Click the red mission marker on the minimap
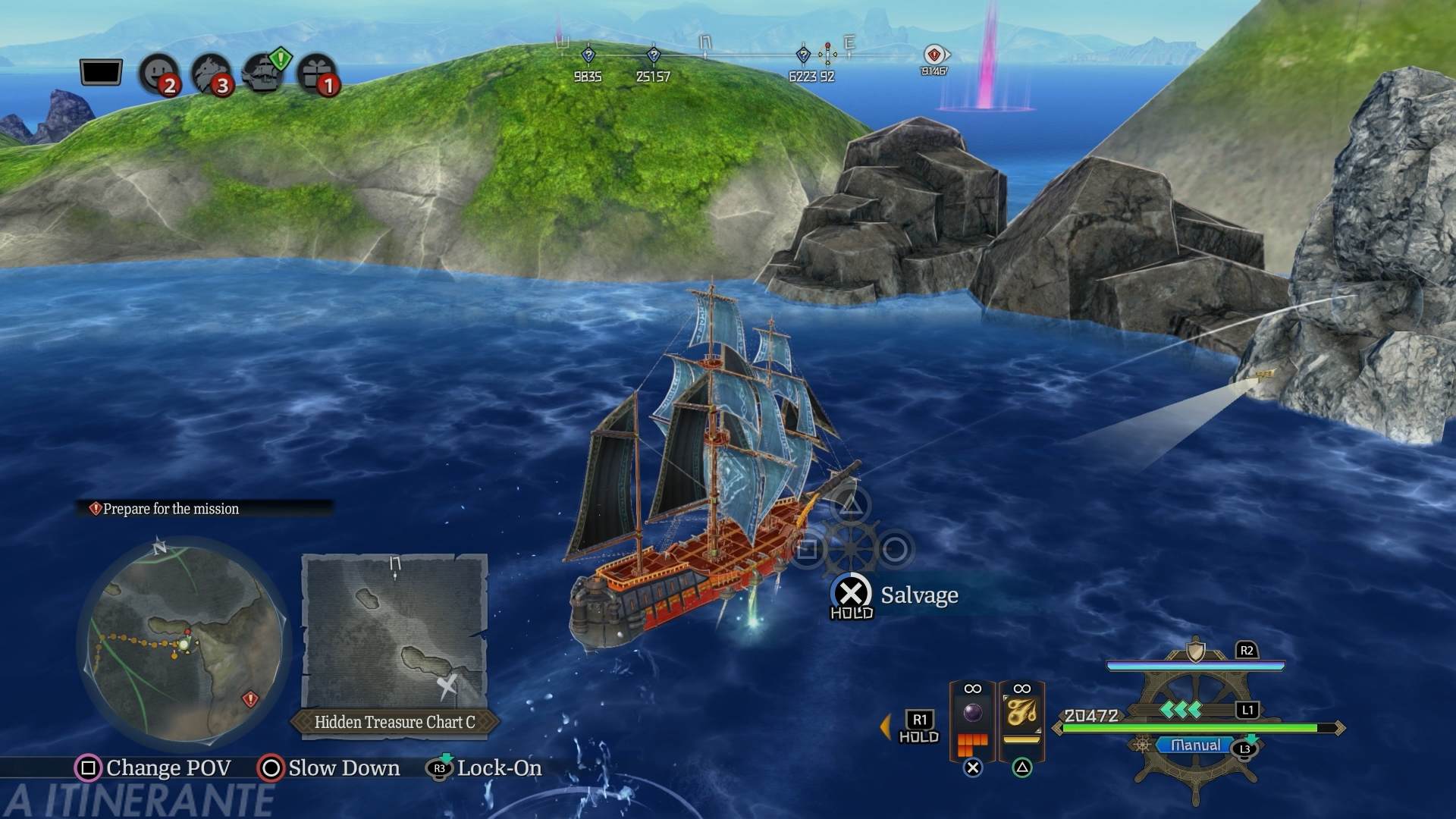Screen dimensions: 1456x819 pos(250,698)
